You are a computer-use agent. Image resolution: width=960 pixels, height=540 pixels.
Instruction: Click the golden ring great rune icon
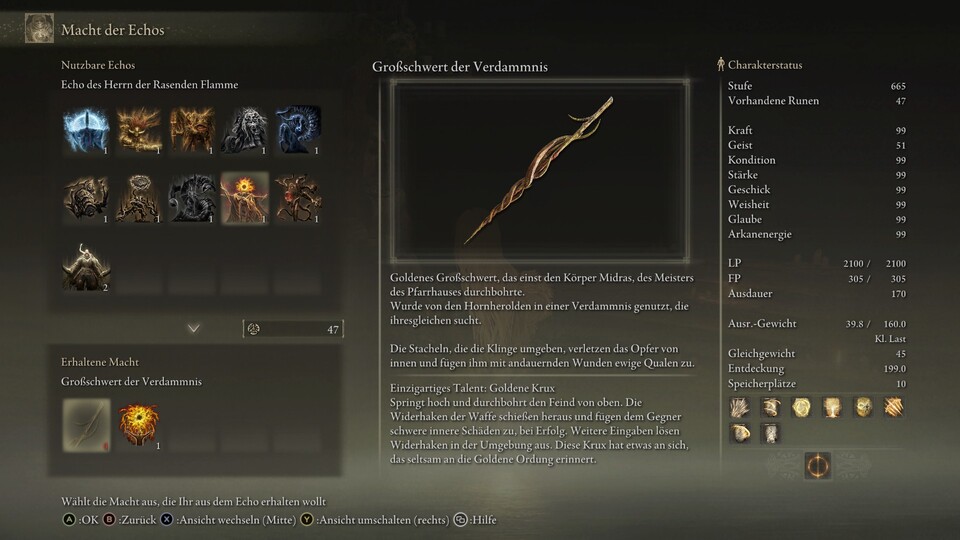[x=817, y=466]
